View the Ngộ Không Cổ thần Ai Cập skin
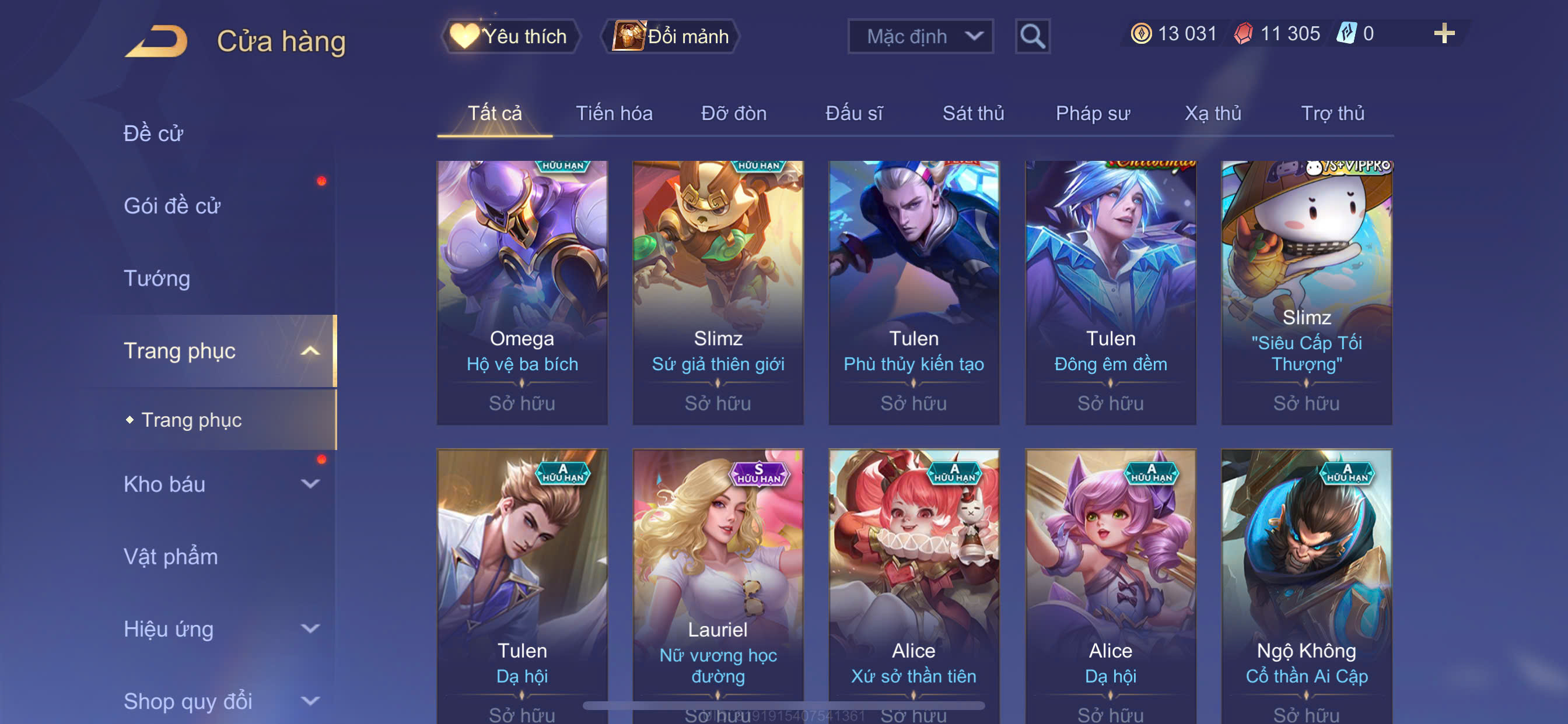Screen dimensions: 1568x724 click(1305, 584)
